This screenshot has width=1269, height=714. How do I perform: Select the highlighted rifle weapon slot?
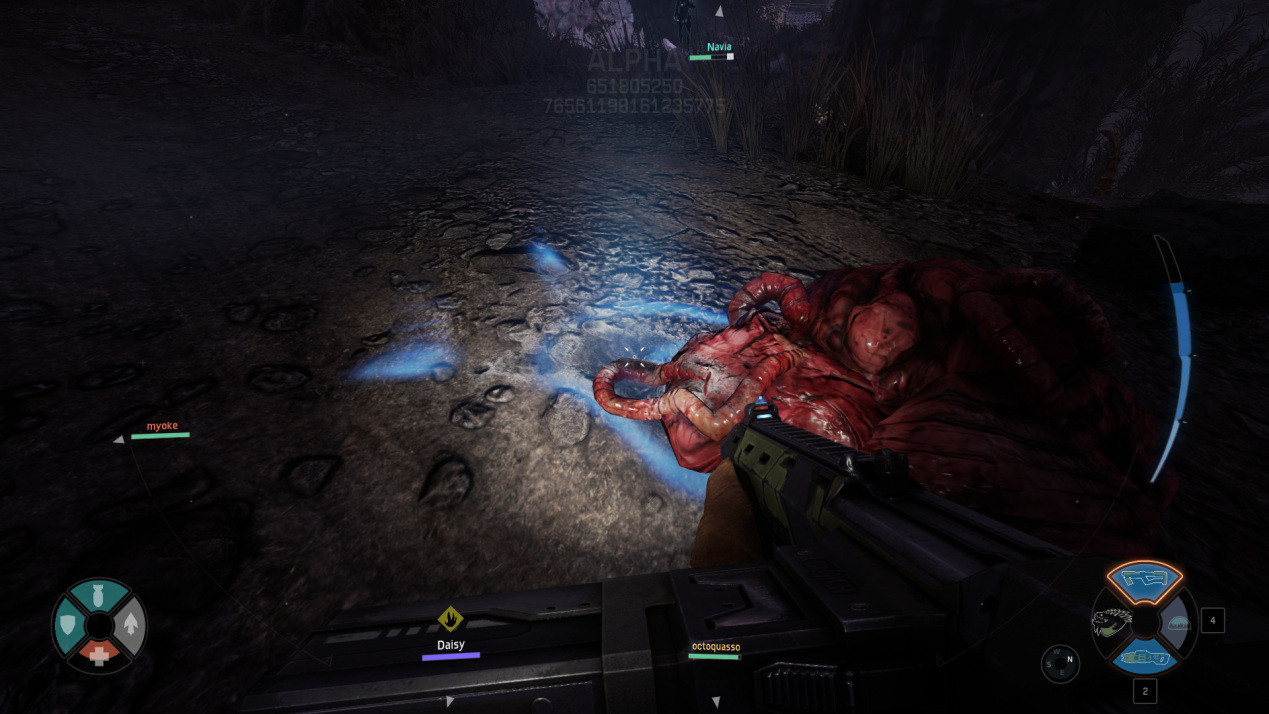1144,578
